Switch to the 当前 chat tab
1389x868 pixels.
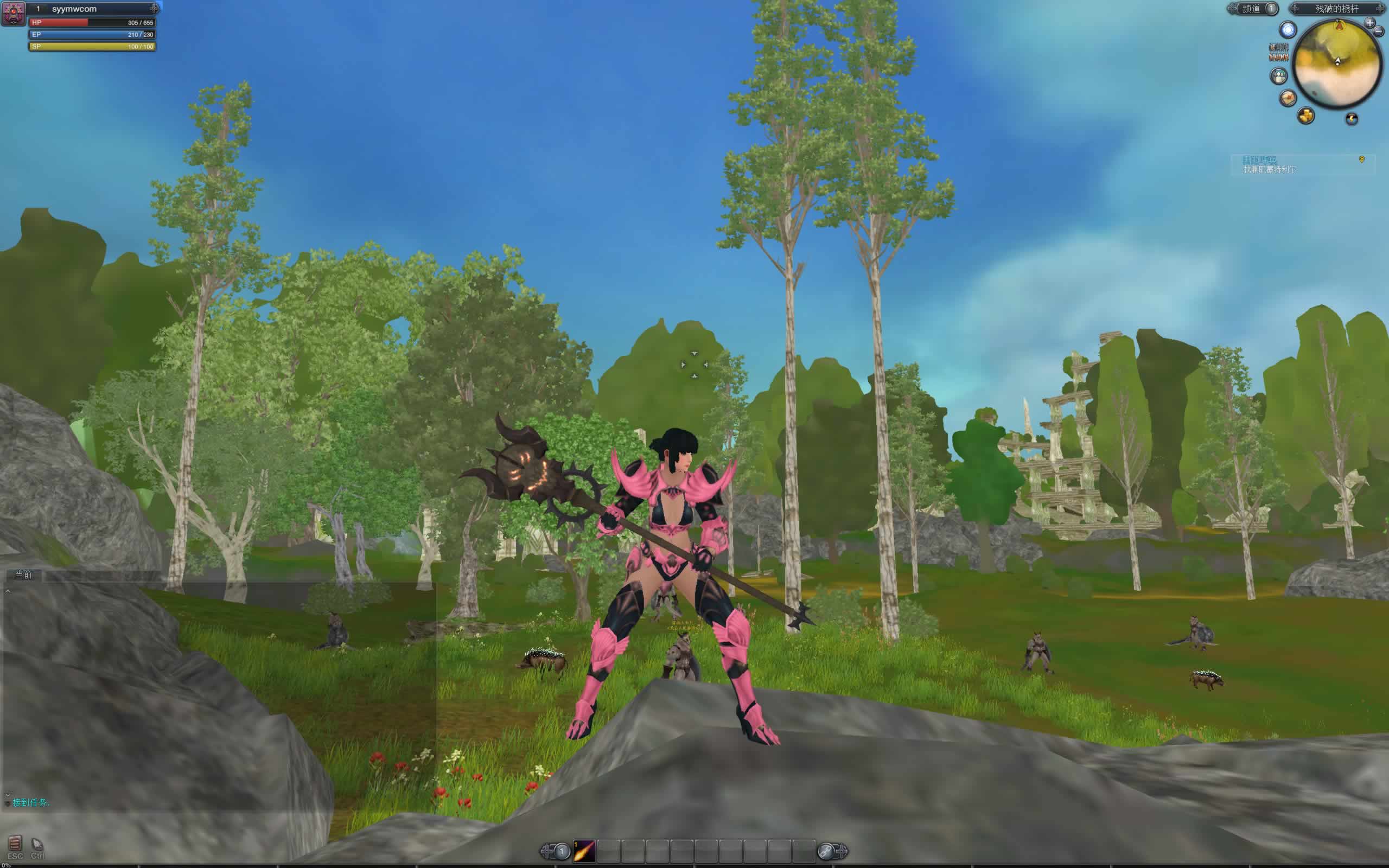point(23,575)
